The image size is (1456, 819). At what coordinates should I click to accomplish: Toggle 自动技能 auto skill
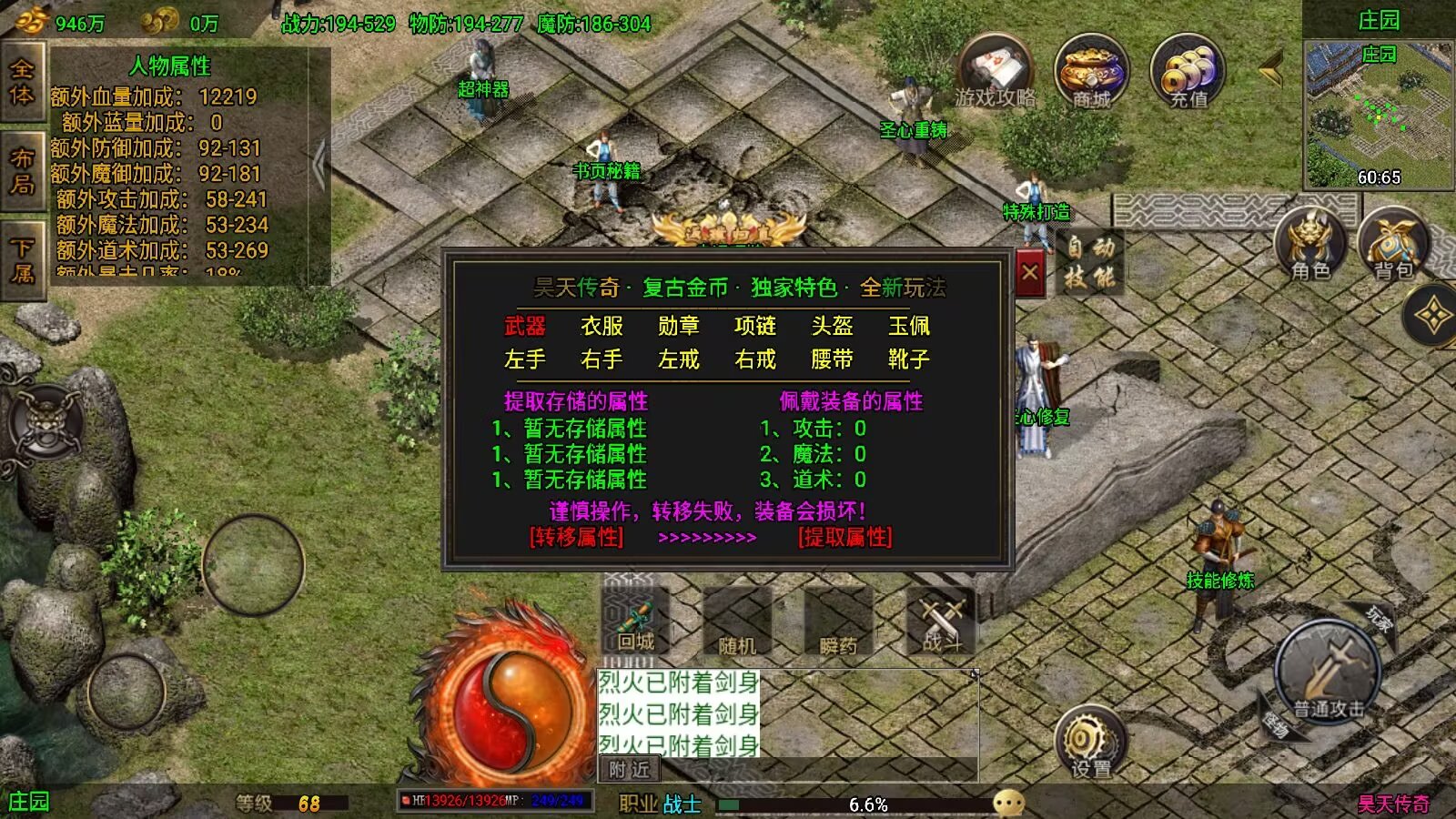click(x=1090, y=262)
